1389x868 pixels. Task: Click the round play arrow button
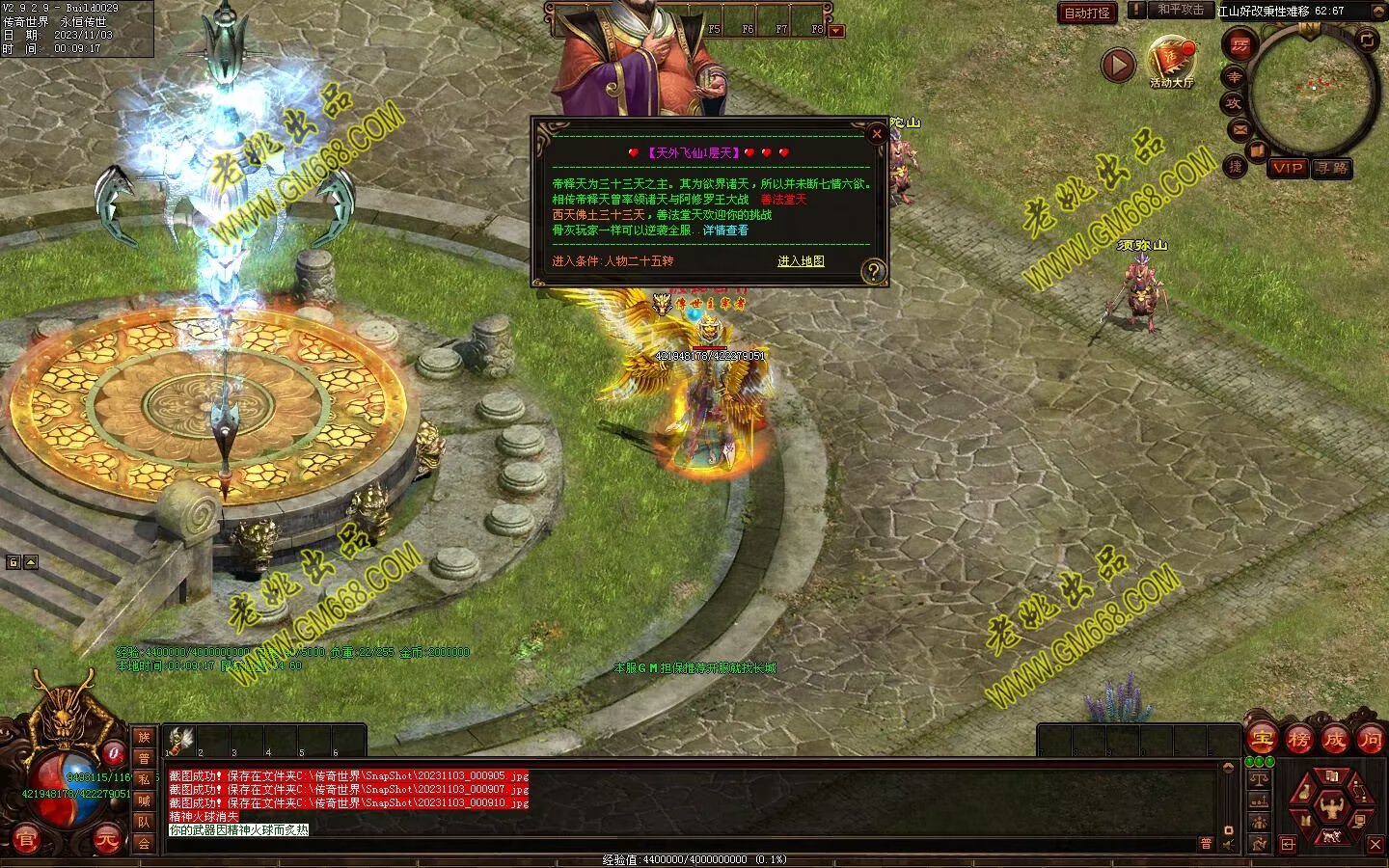(1118, 66)
